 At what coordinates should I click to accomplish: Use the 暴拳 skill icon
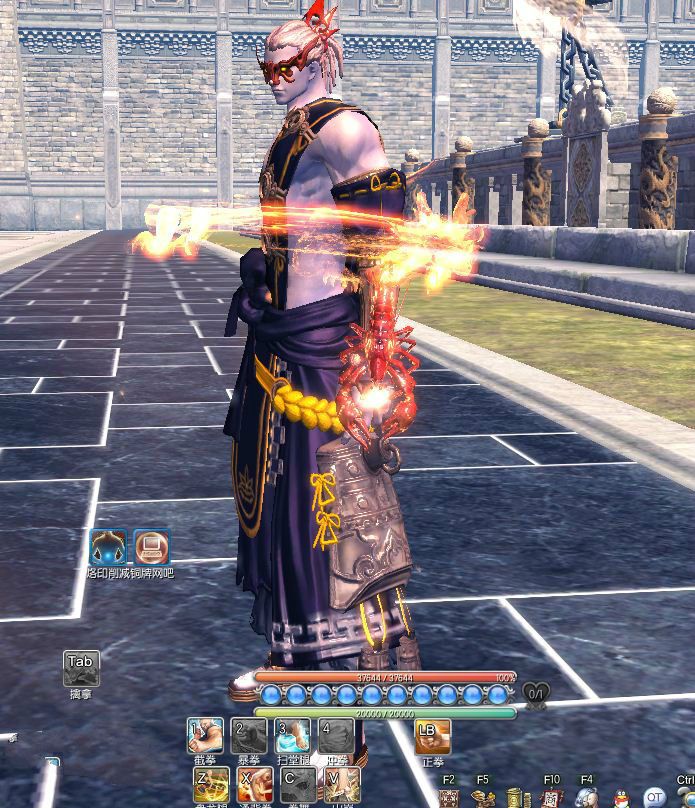coord(249,737)
